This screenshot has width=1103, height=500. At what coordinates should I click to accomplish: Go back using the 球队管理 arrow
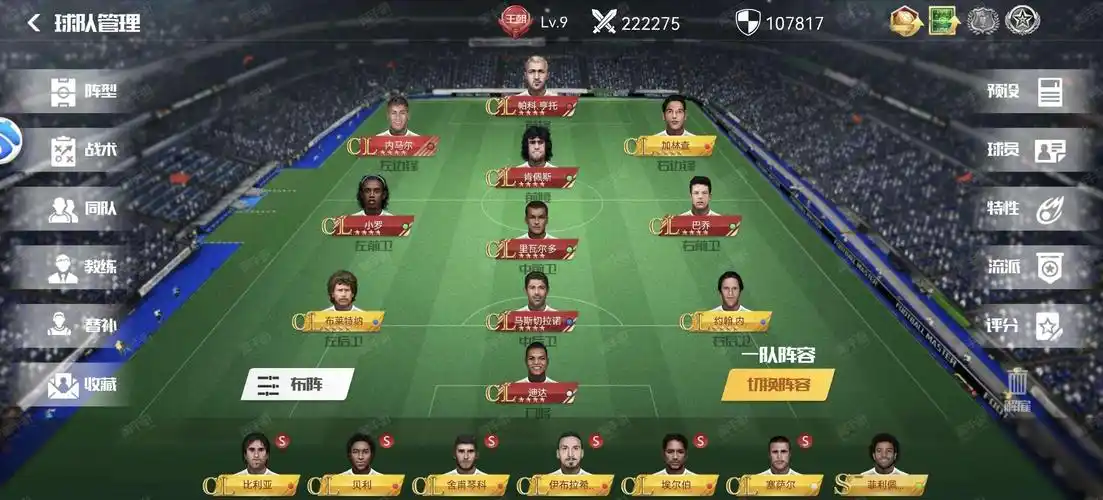coord(34,22)
